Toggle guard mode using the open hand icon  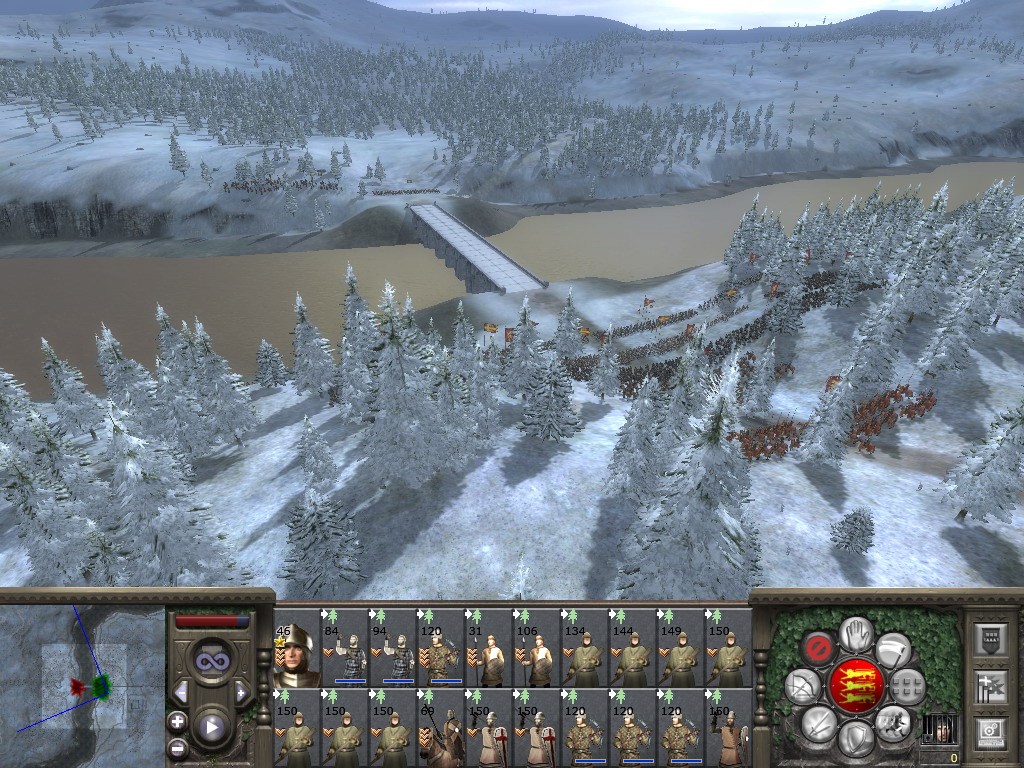point(856,631)
